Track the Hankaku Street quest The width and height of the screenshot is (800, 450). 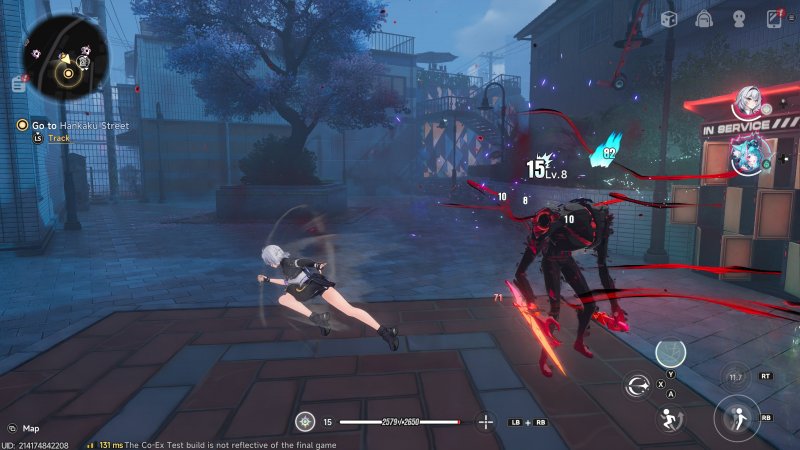point(58,138)
